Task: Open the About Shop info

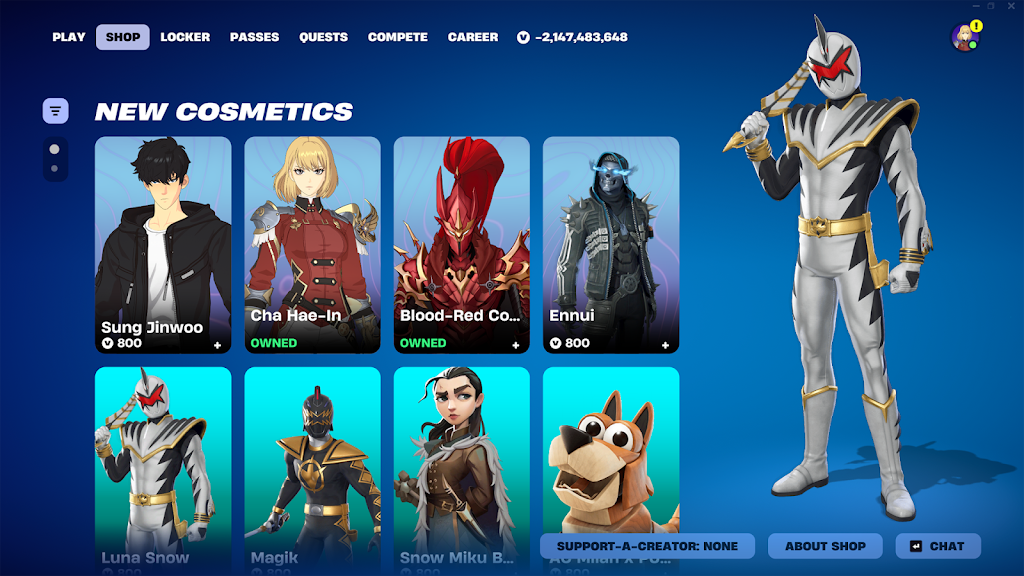Action: (x=825, y=546)
